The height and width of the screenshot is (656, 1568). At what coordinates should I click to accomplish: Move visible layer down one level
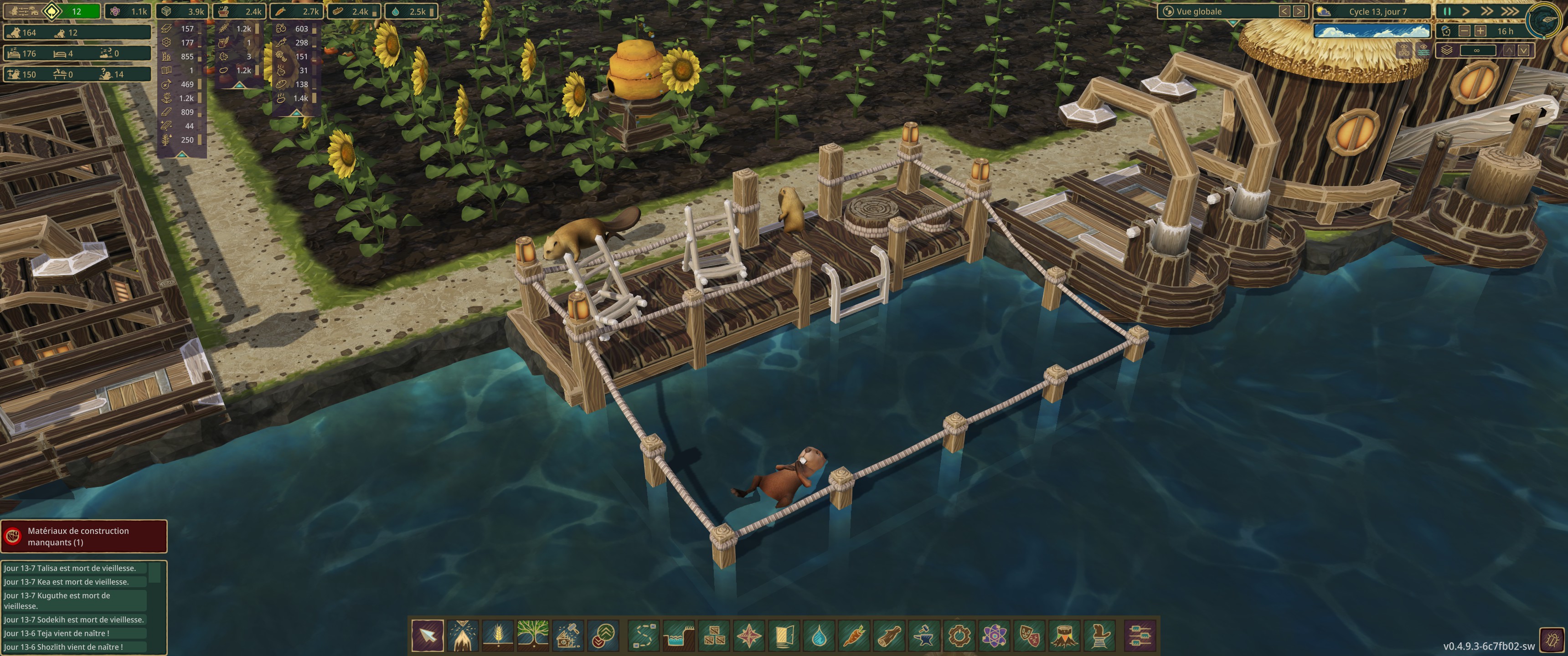pos(1523,51)
